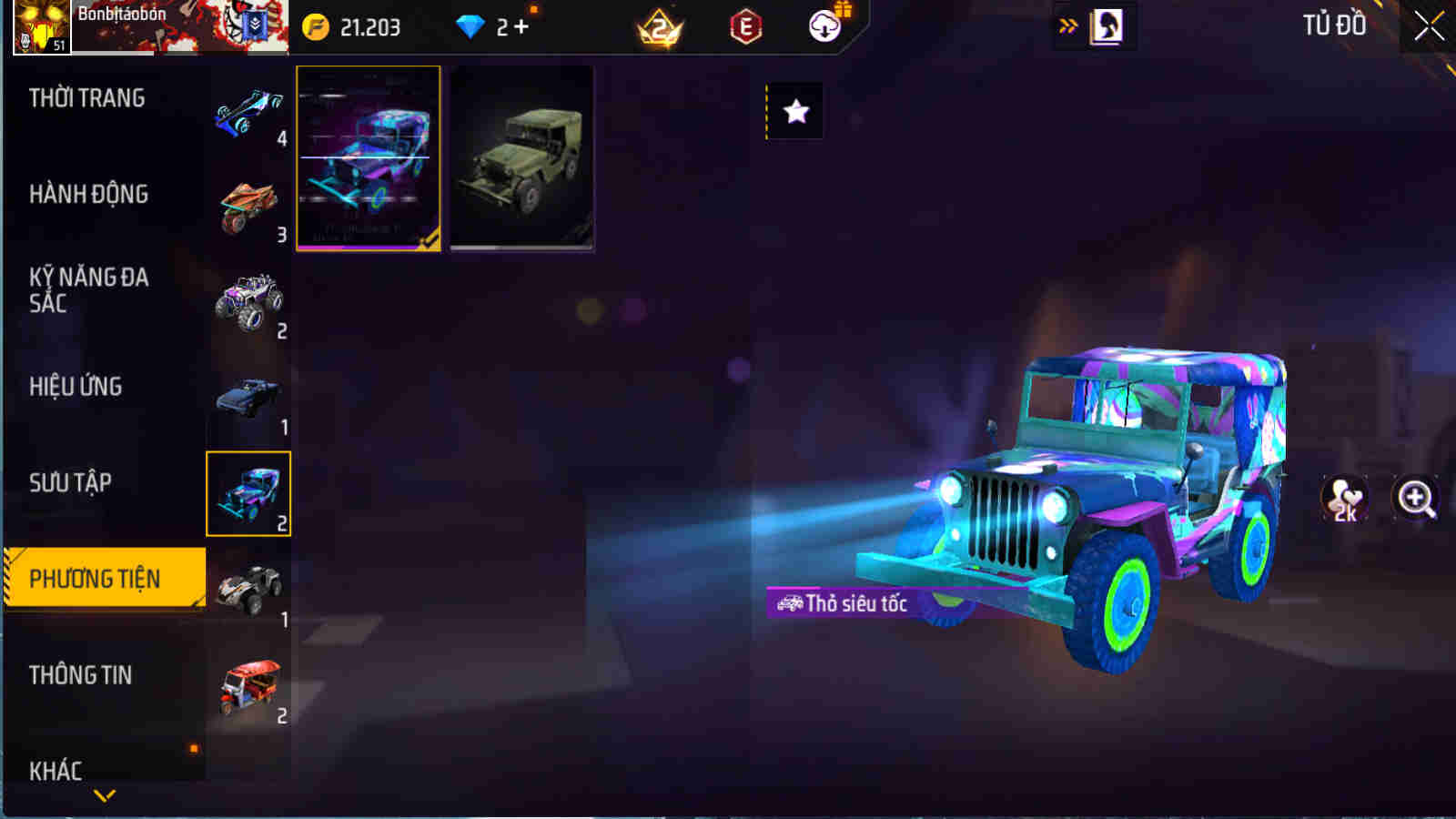
Task: Expand the sidebar with the bottom chevron arrow
Action: click(103, 794)
